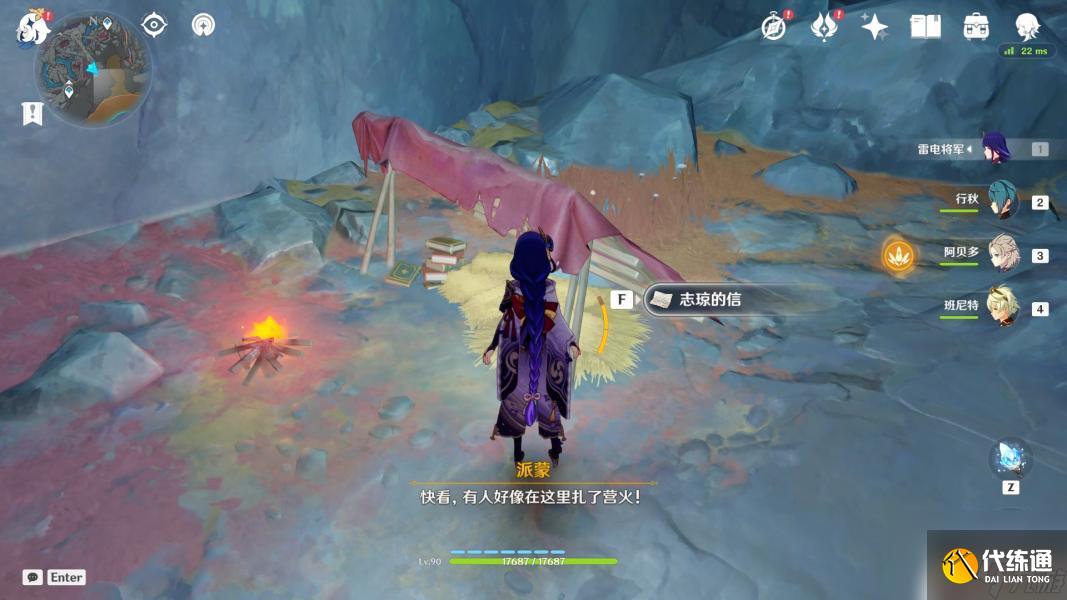
Task: Trigger 阿贝多's glowing orange burst icon
Action: tap(899, 255)
